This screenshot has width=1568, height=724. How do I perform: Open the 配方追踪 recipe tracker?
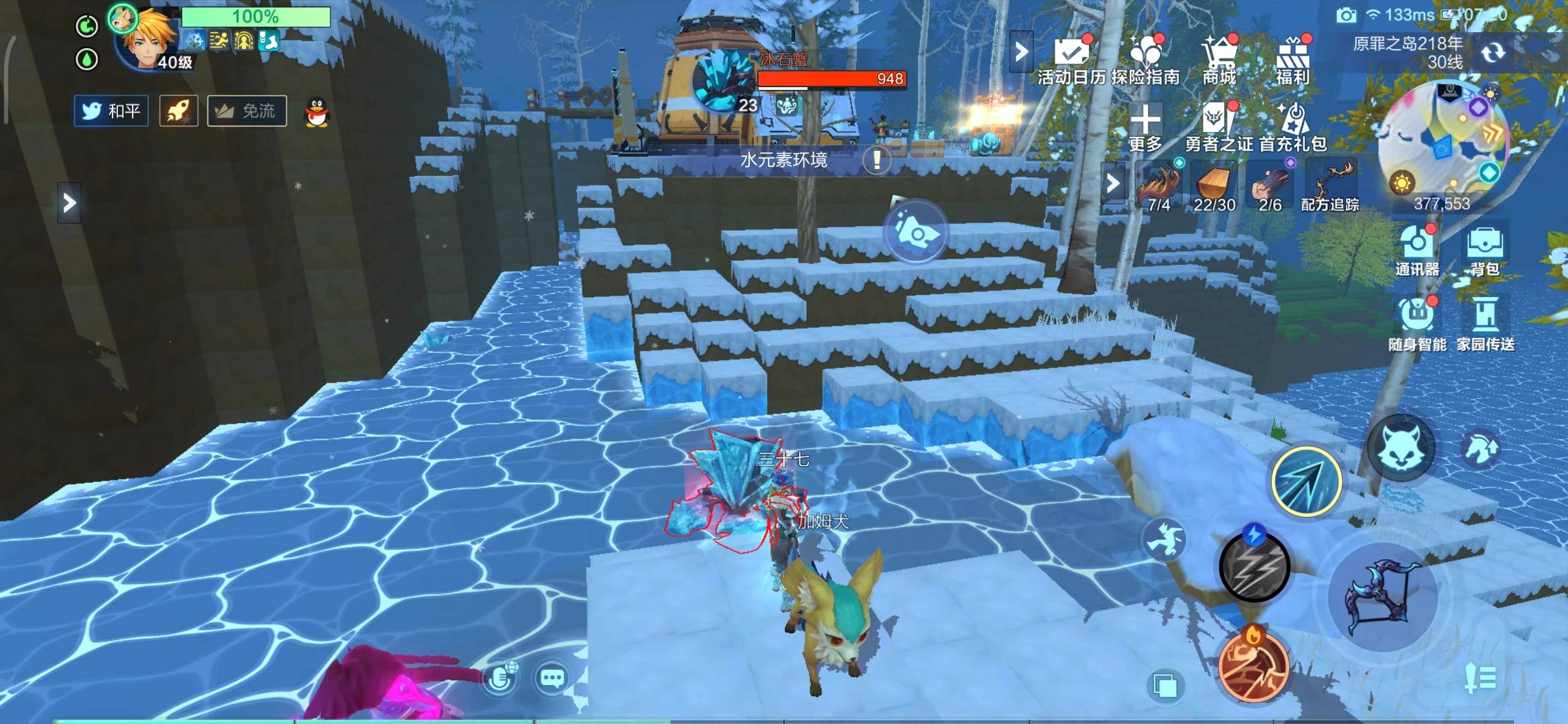coord(1330,188)
